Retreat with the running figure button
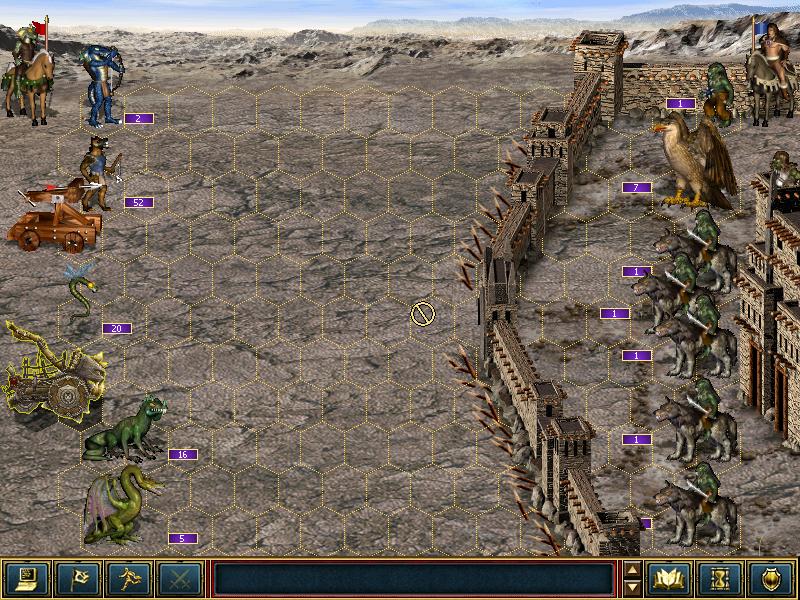Screen dimensions: 800x600 (x=128, y=578)
